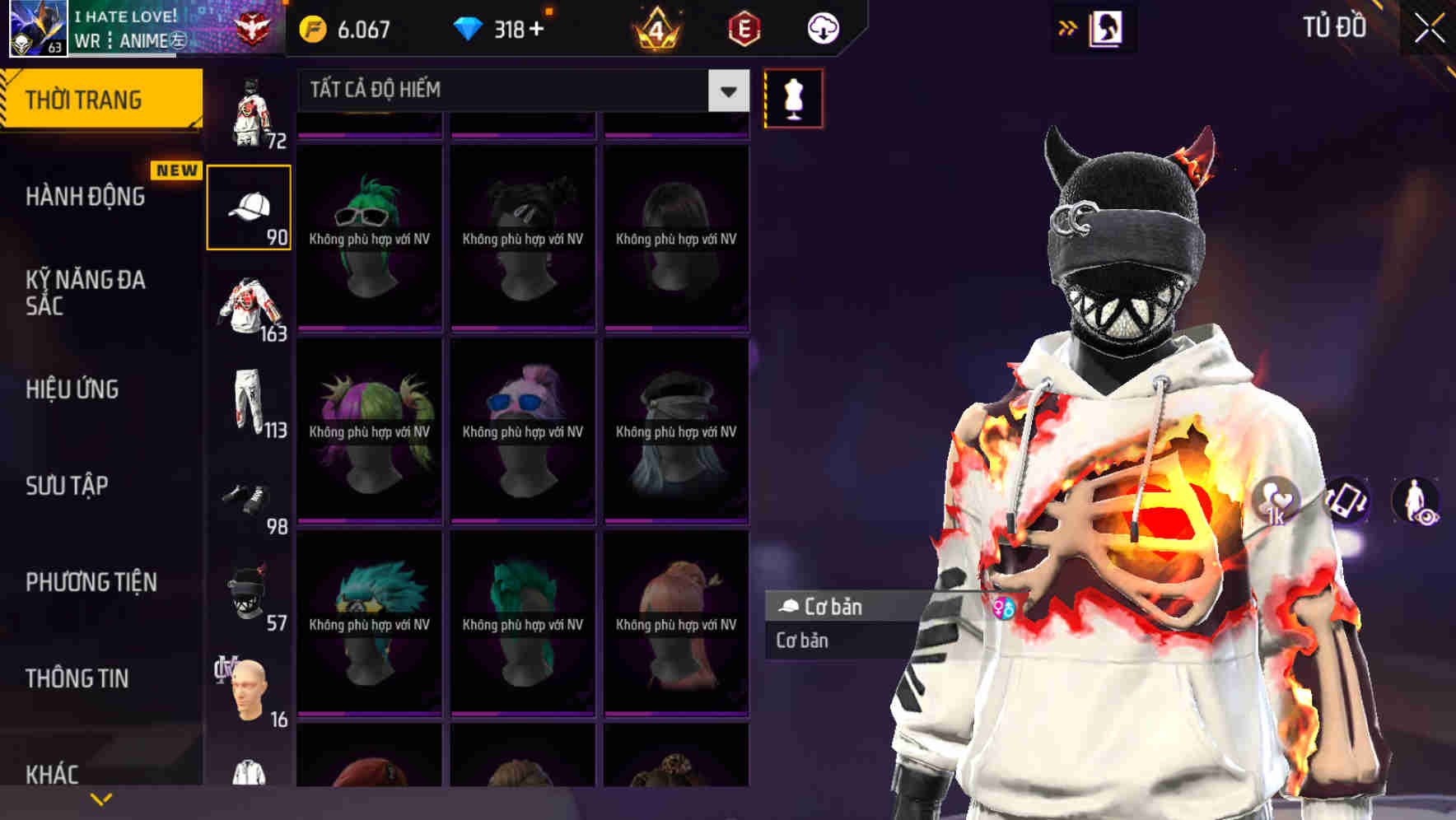Click the character portrait icon near top right
1456x820 pixels.
point(1108,27)
